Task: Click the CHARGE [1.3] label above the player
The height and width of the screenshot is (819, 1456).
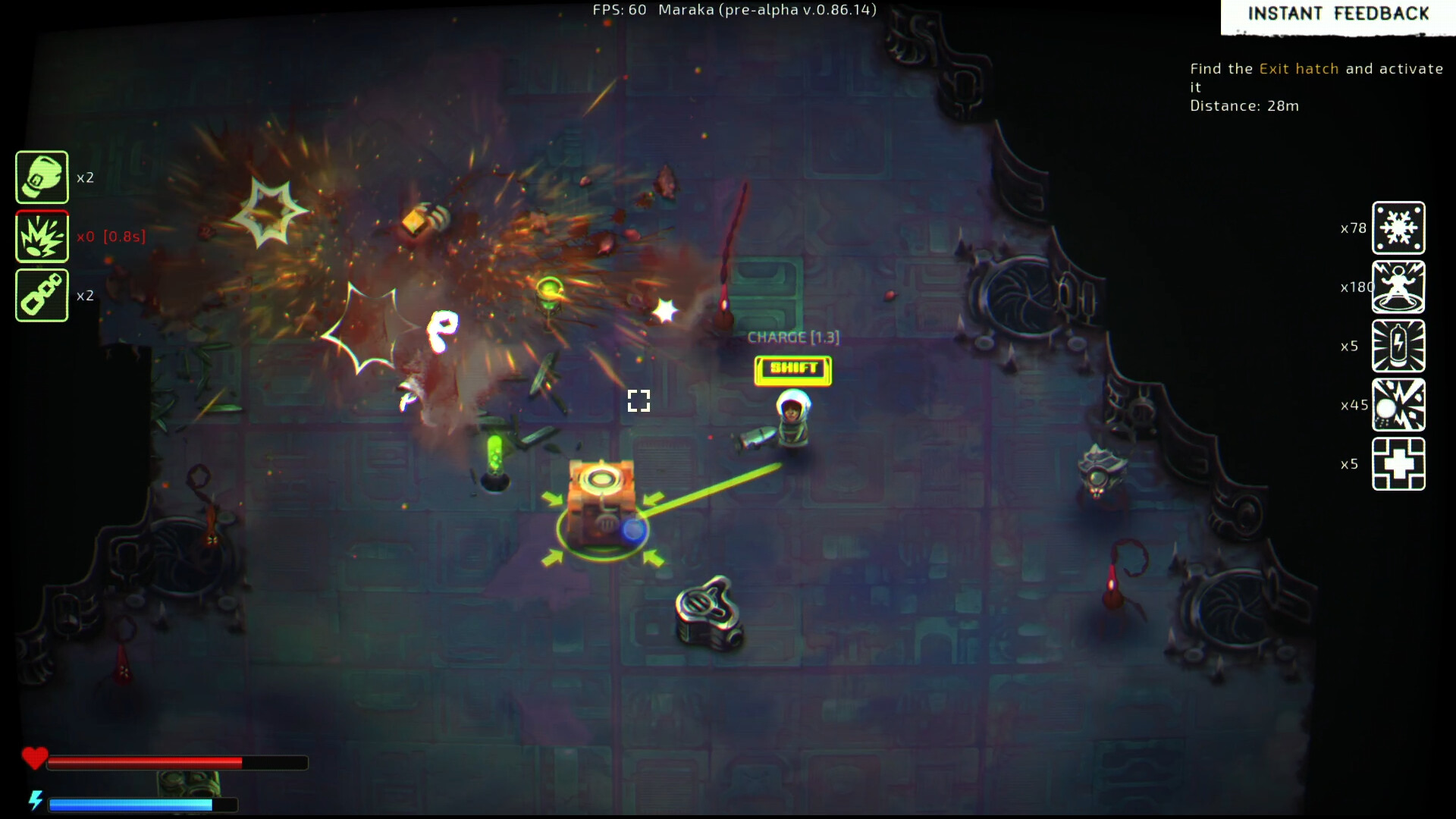Action: tap(792, 337)
